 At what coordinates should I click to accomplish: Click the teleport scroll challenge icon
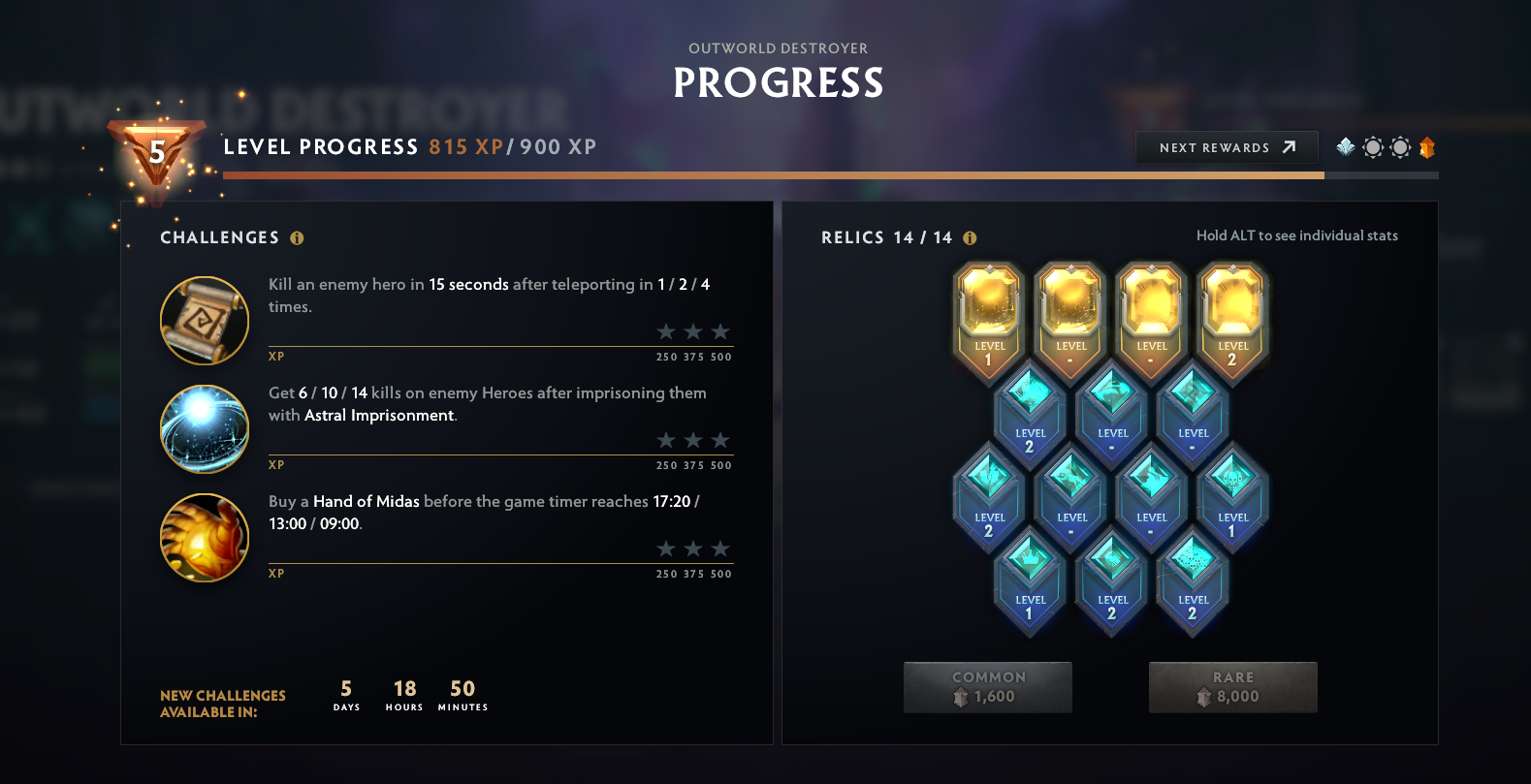[x=205, y=321]
